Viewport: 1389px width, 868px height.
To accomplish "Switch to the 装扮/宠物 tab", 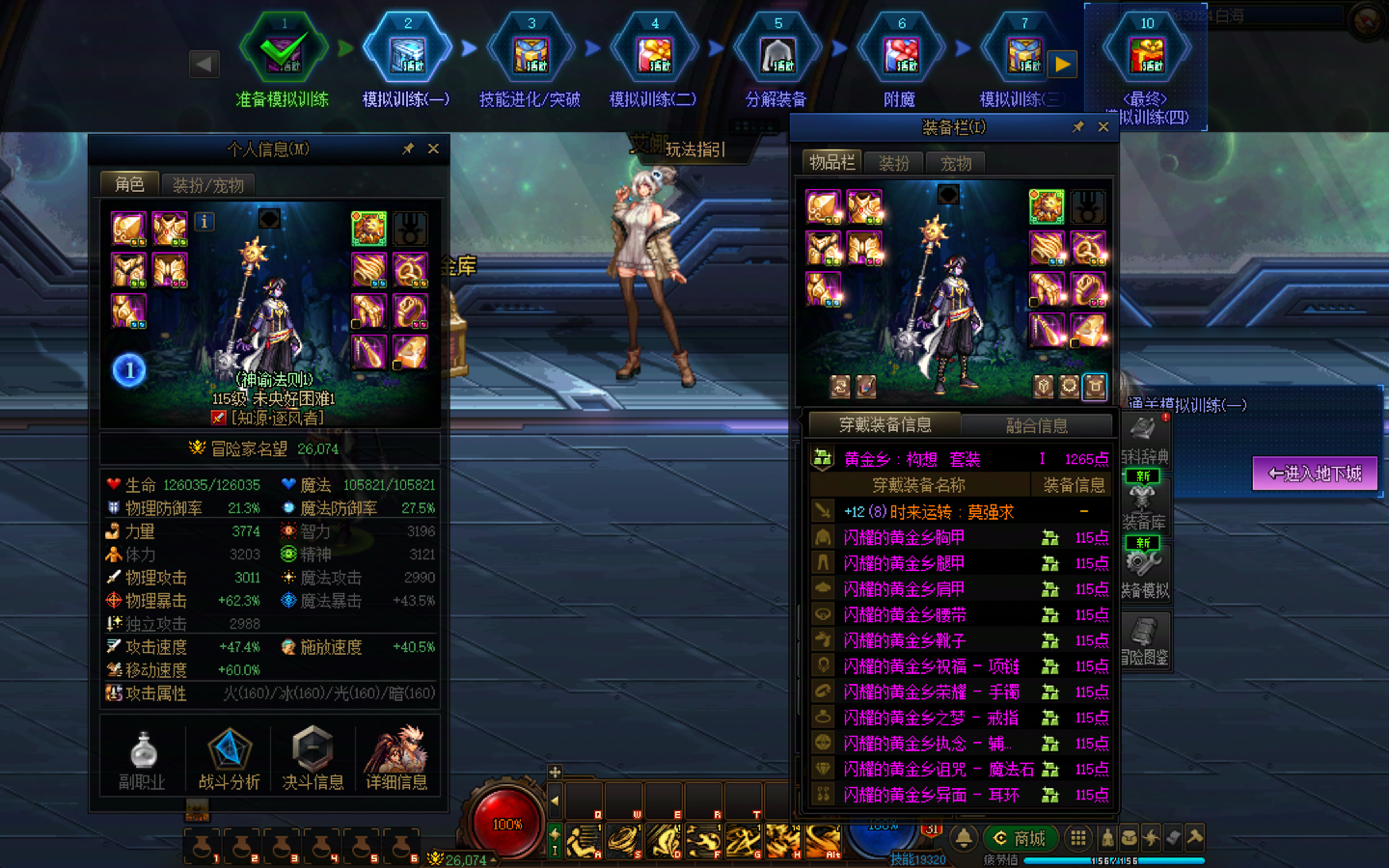I will tap(207, 184).
